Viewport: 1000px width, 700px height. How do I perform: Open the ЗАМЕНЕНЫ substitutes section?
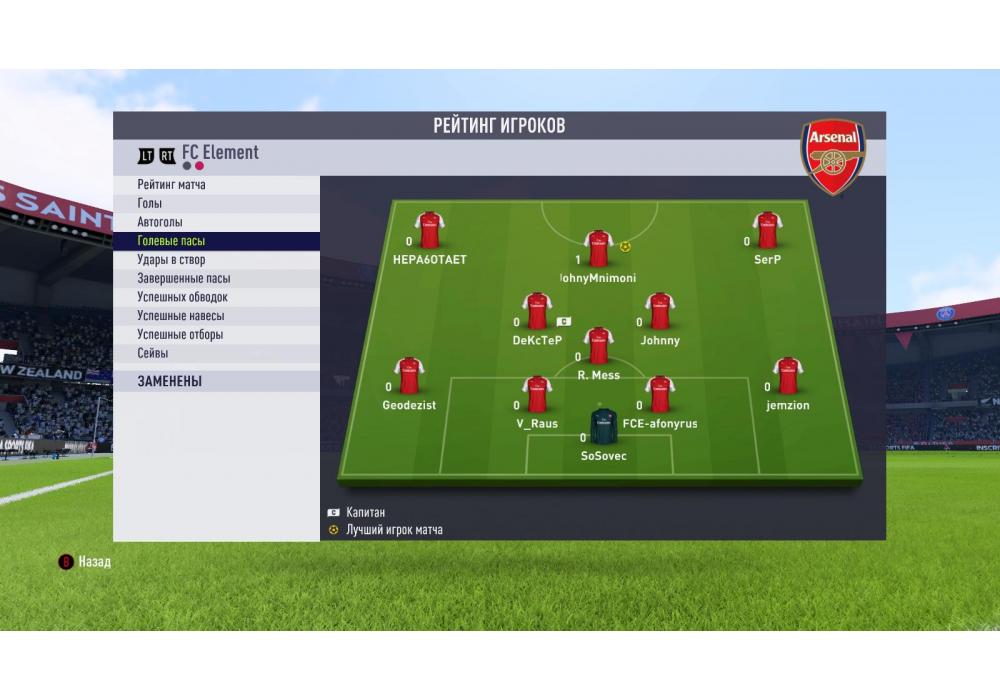point(170,381)
